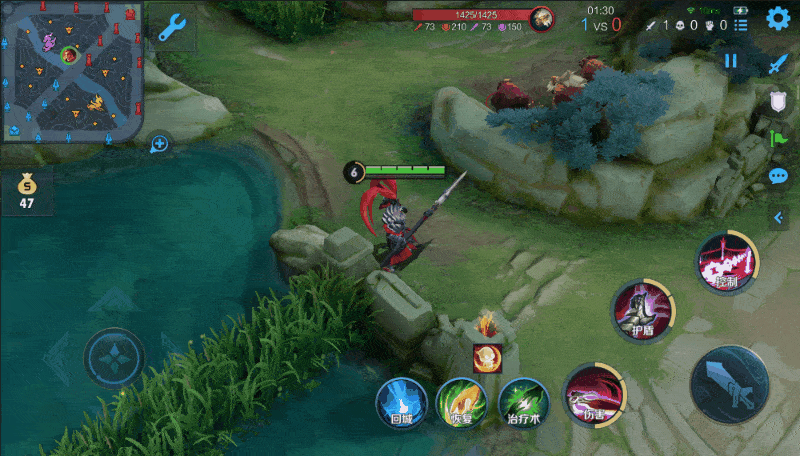This screenshot has height=456, width=800.
Task: Send the shield defend signal
Action: tap(779, 101)
